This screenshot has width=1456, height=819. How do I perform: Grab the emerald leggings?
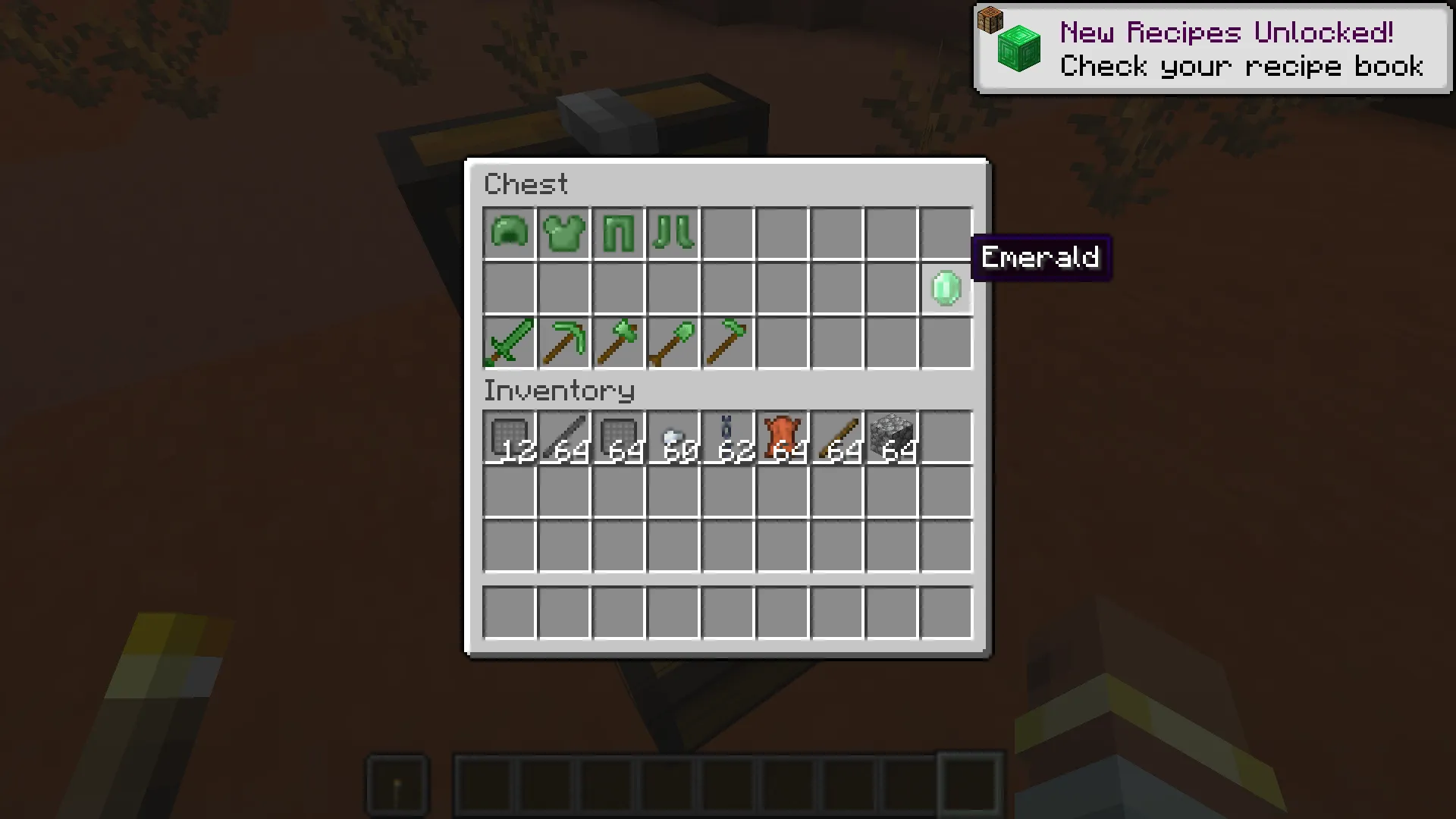tap(618, 233)
